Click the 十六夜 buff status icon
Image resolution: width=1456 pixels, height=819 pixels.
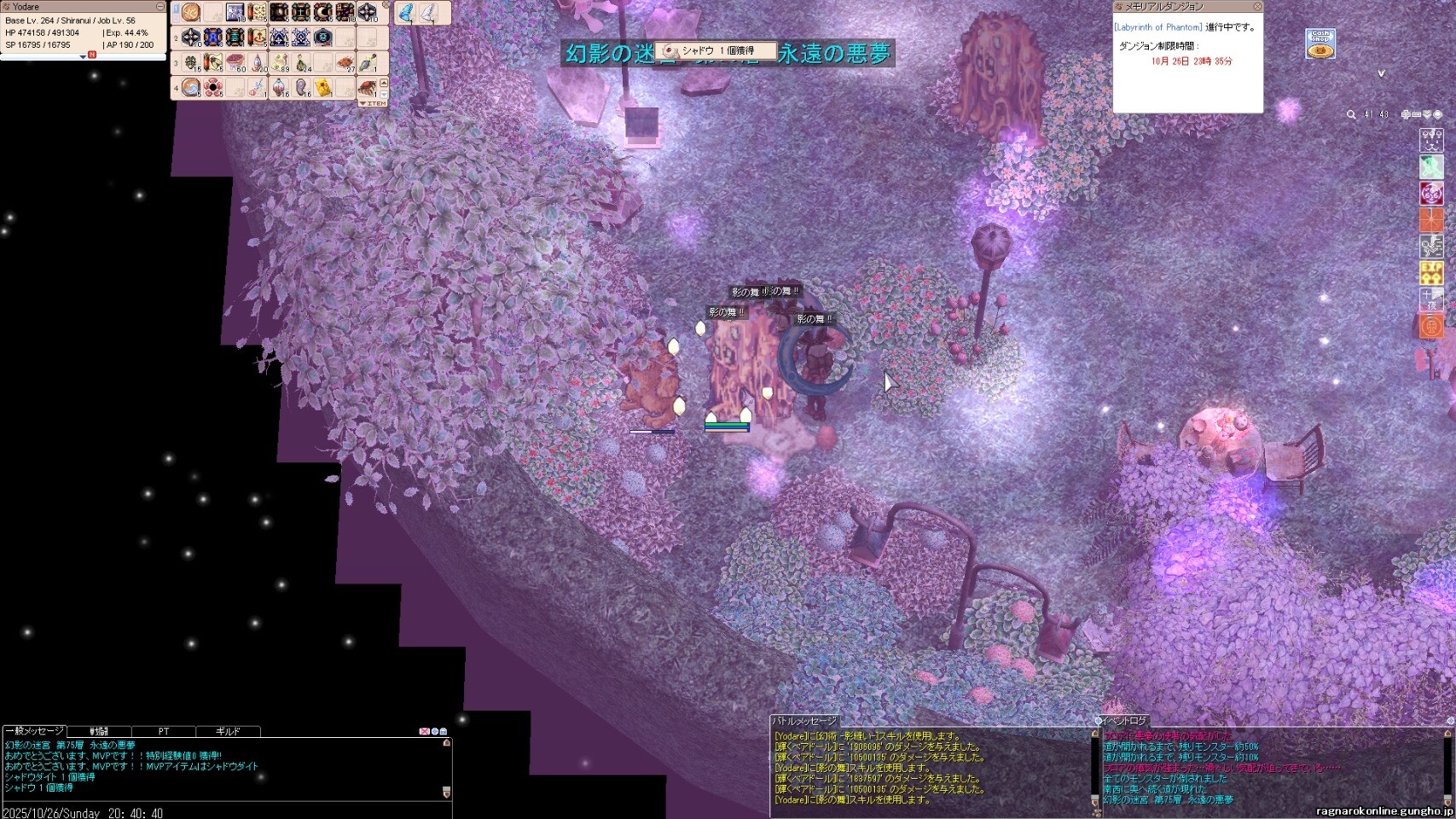(x=1430, y=299)
